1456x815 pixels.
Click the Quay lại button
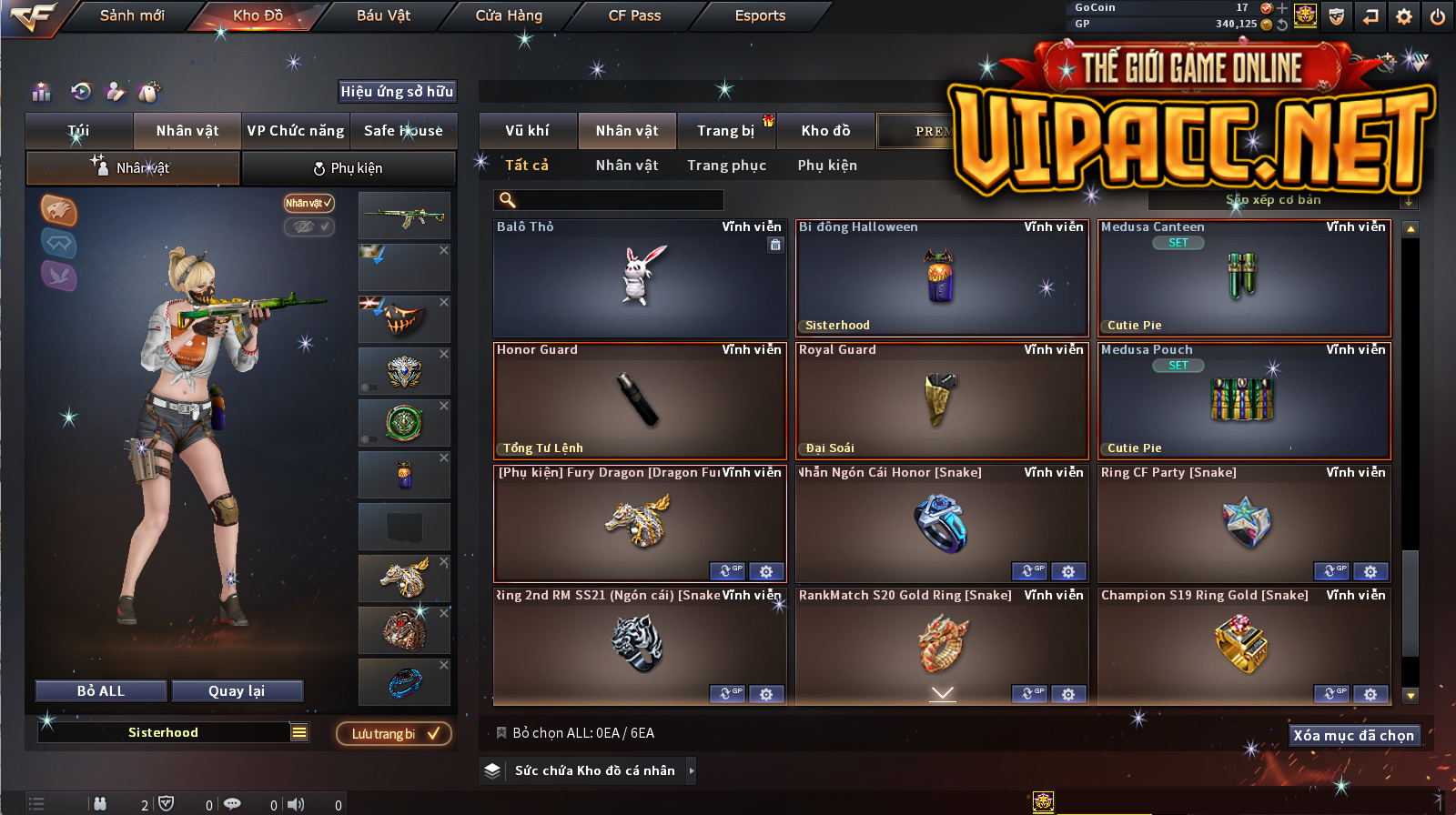pyautogui.click(x=237, y=691)
